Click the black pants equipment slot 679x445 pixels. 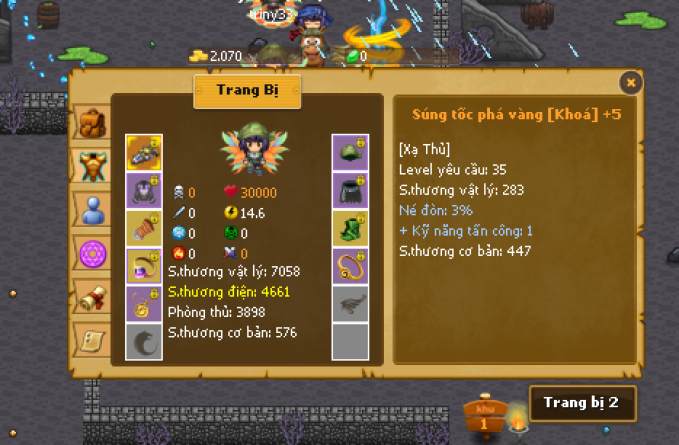(x=350, y=190)
